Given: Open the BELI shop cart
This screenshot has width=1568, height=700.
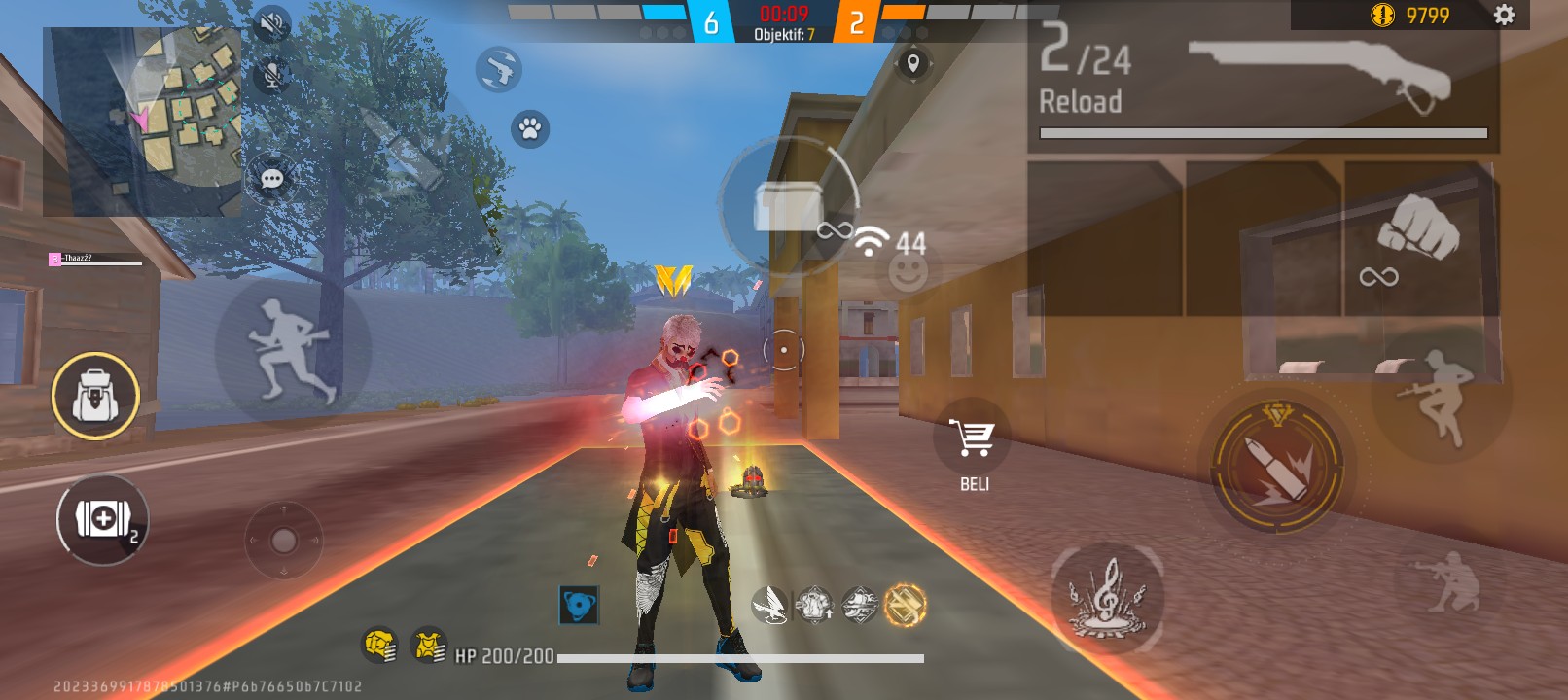Looking at the screenshot, I should (973, 439).
